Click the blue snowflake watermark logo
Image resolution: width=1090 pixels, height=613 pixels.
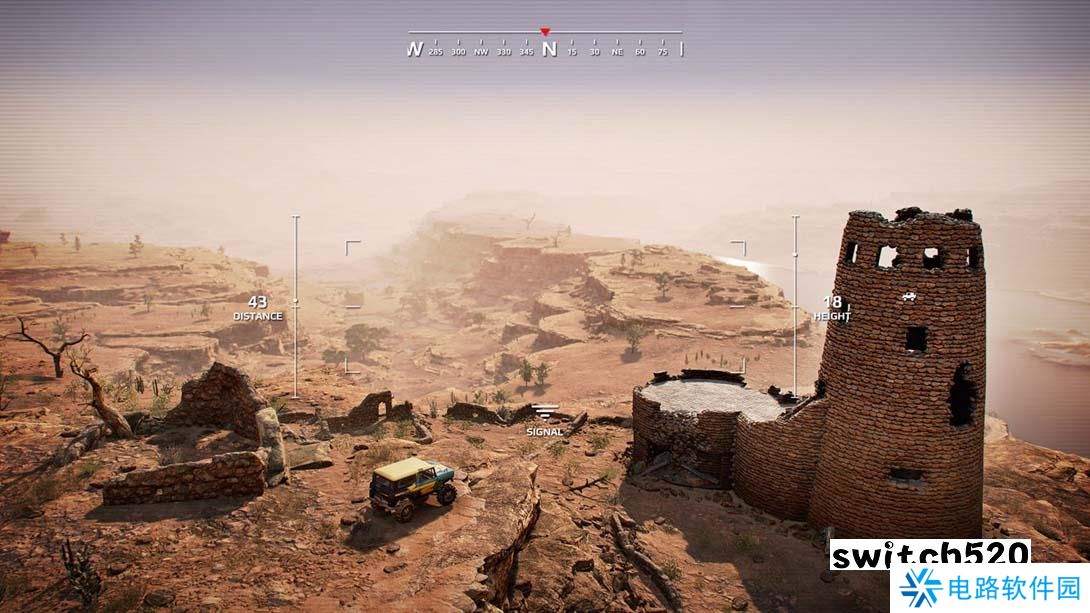920,588
